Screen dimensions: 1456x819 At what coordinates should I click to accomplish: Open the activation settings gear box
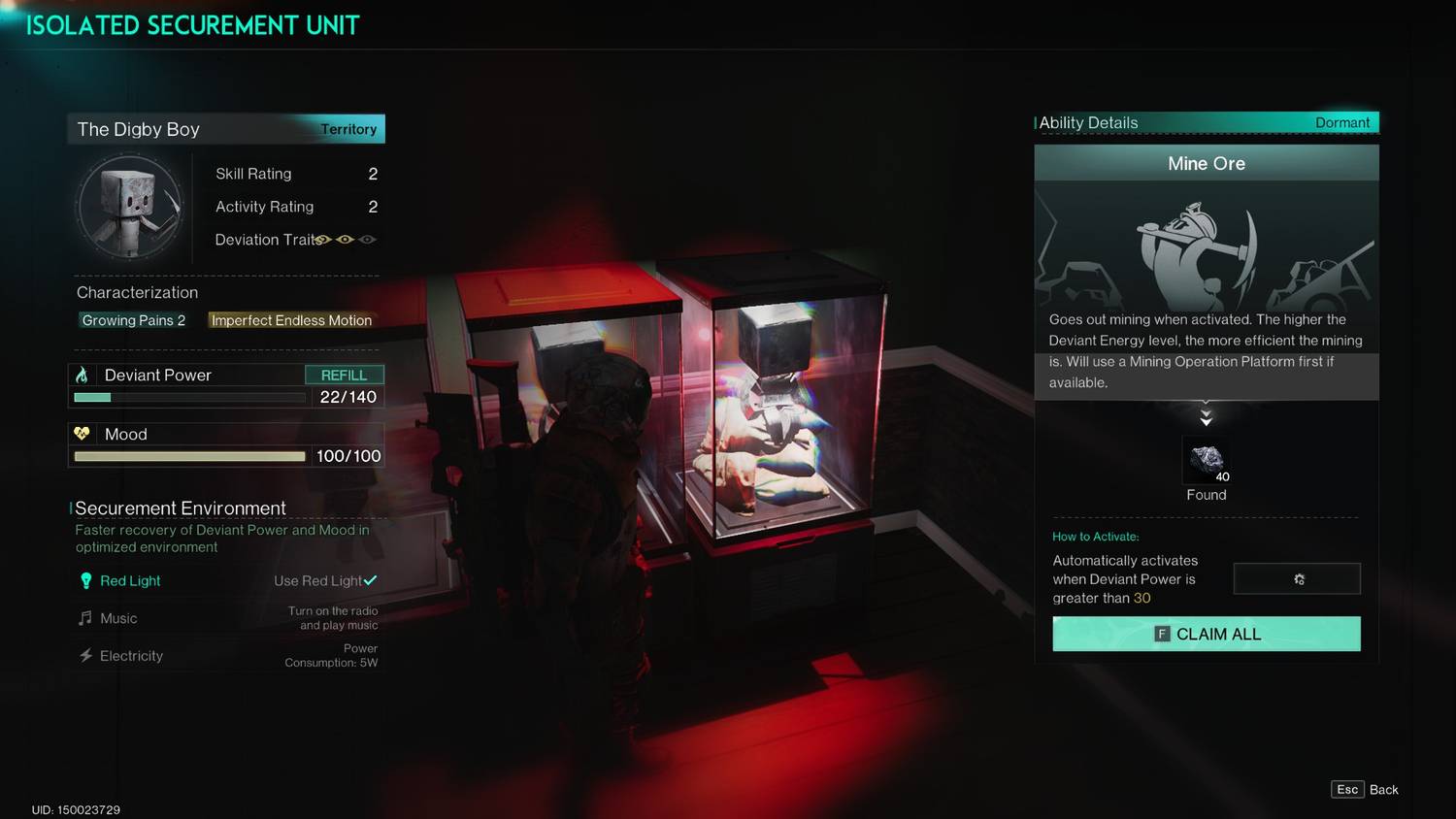(x=1297, y=579)
